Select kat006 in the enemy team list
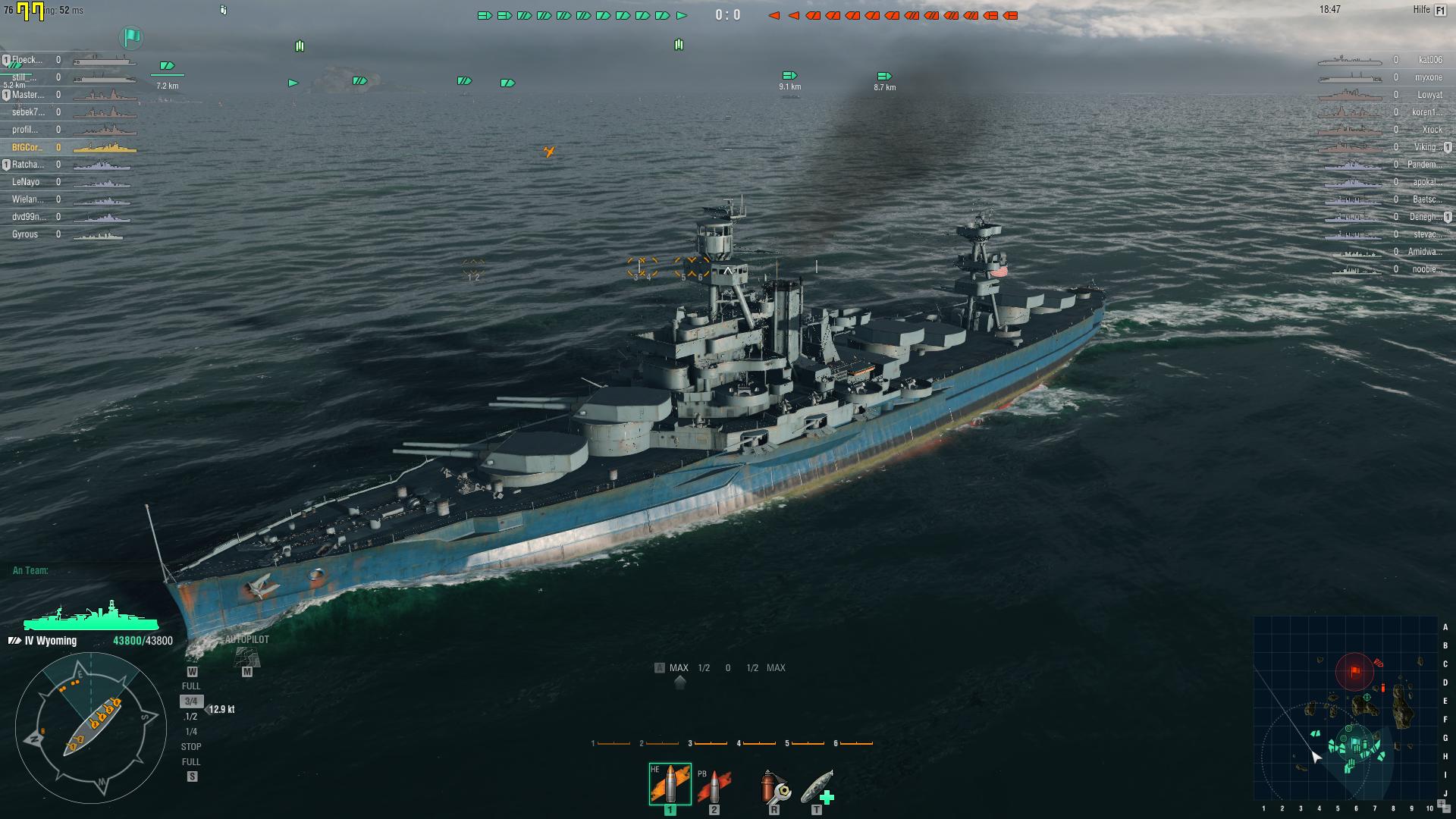Viewport: 1456px width, 819px height. tap(1430, 59)
